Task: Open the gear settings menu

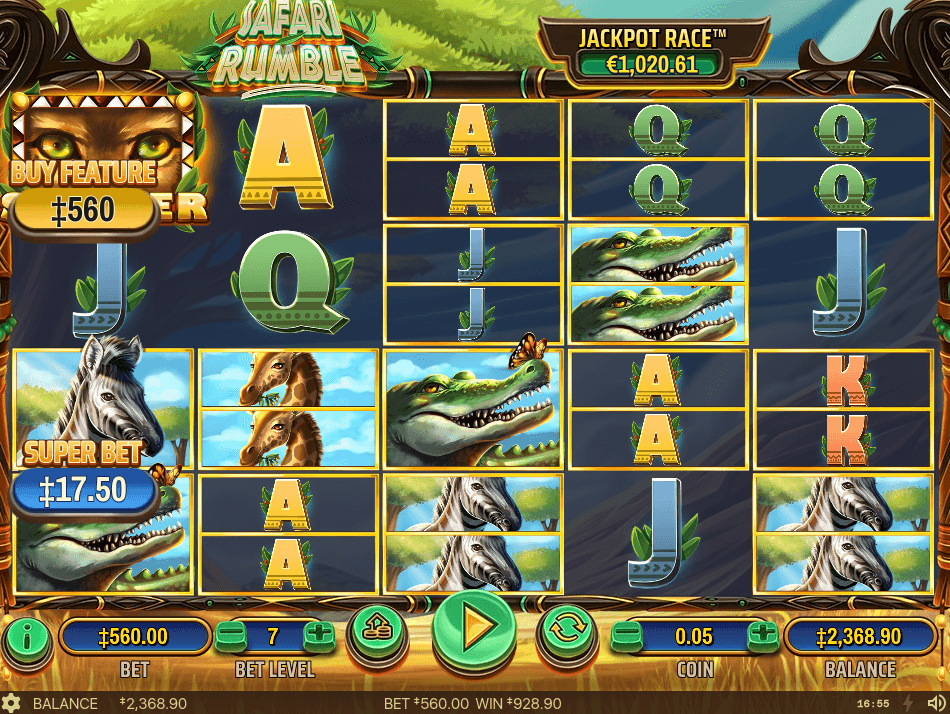Action: [x=11, y=703]
